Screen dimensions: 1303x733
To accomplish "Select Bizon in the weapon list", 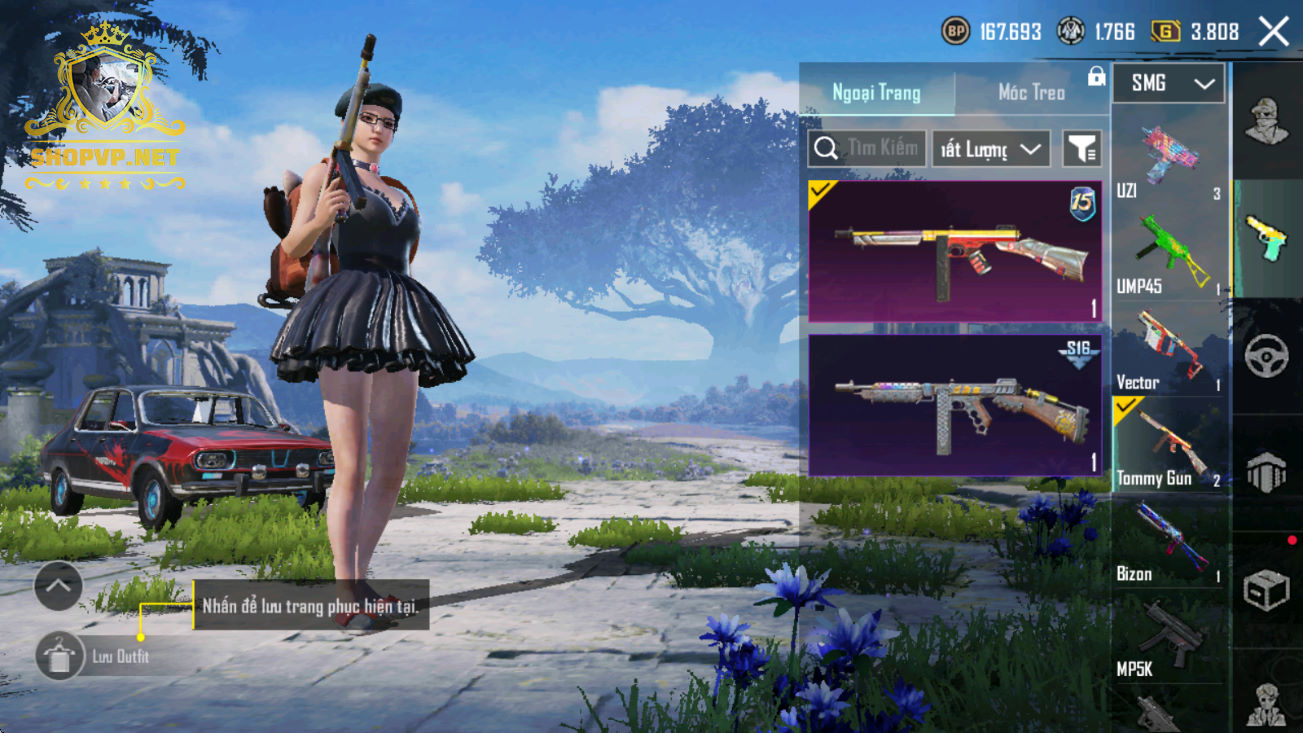I will point(1168,543).
